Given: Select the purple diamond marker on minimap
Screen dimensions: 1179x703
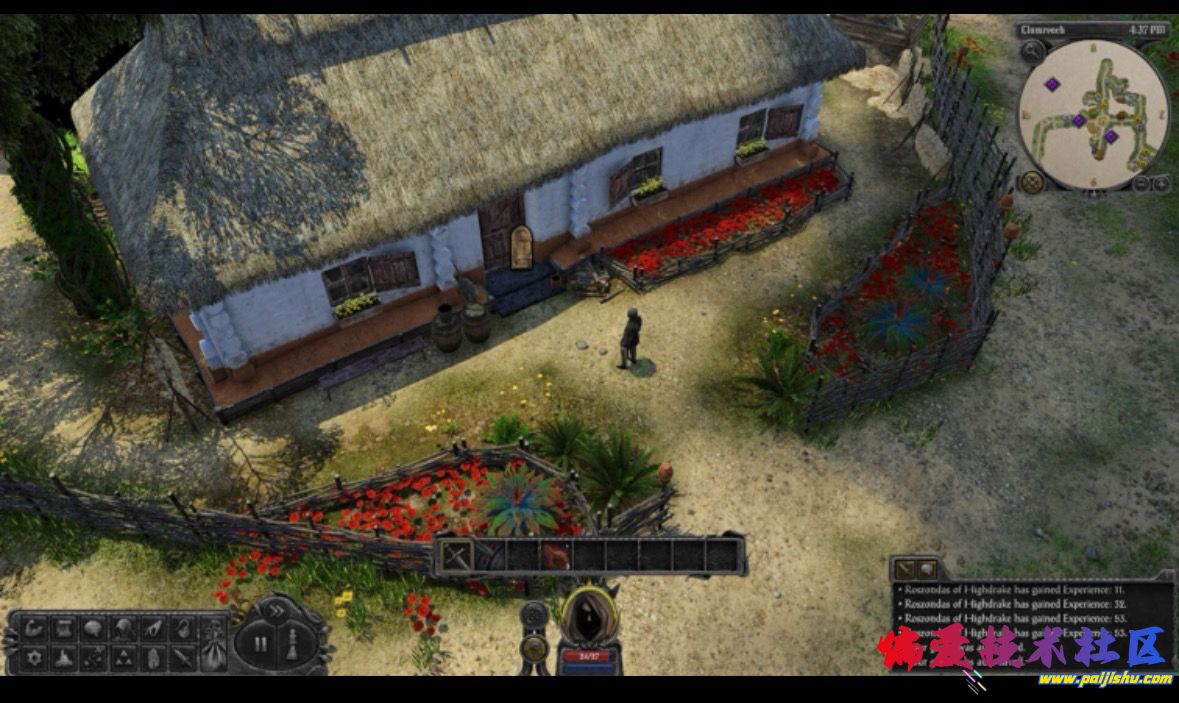Looking at the screenshot, I should 1053,84.
